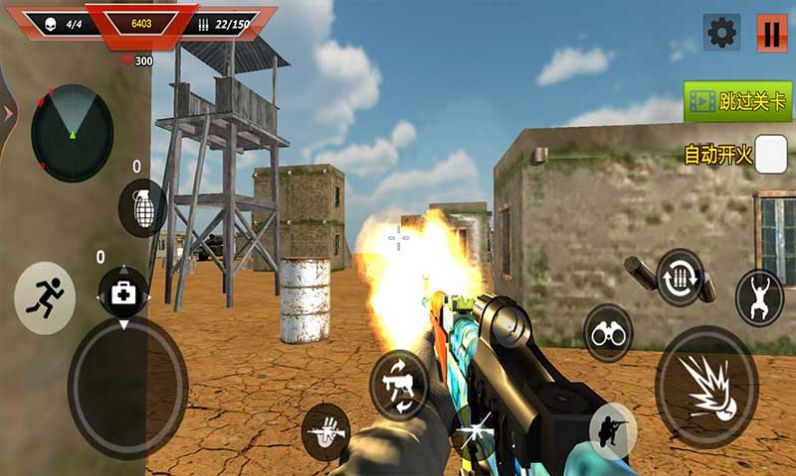Fire the weapon with the explosion button
The height and width of the screenshot is (476, 796).
(706, 386)
